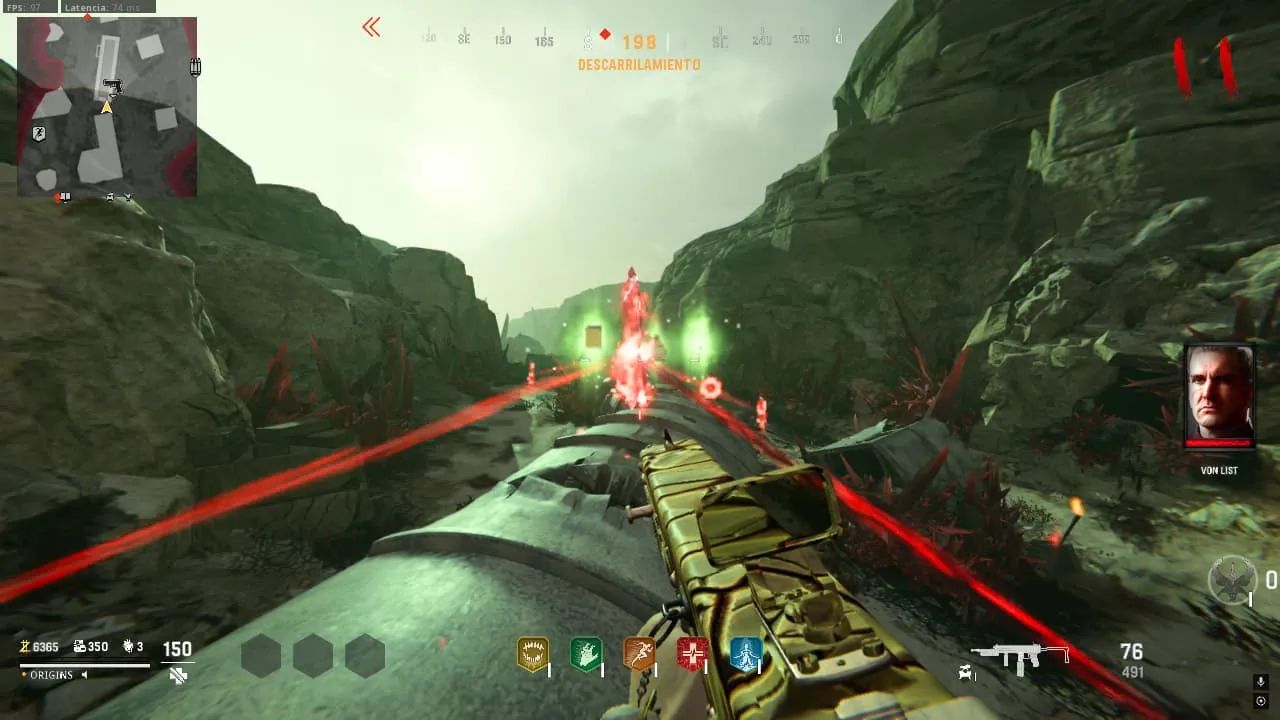Viewport: 1280px width, 720px height.
Task: Choose the orange running-figure perk icon
Action: pyautogui.click(x=638, y=654)
